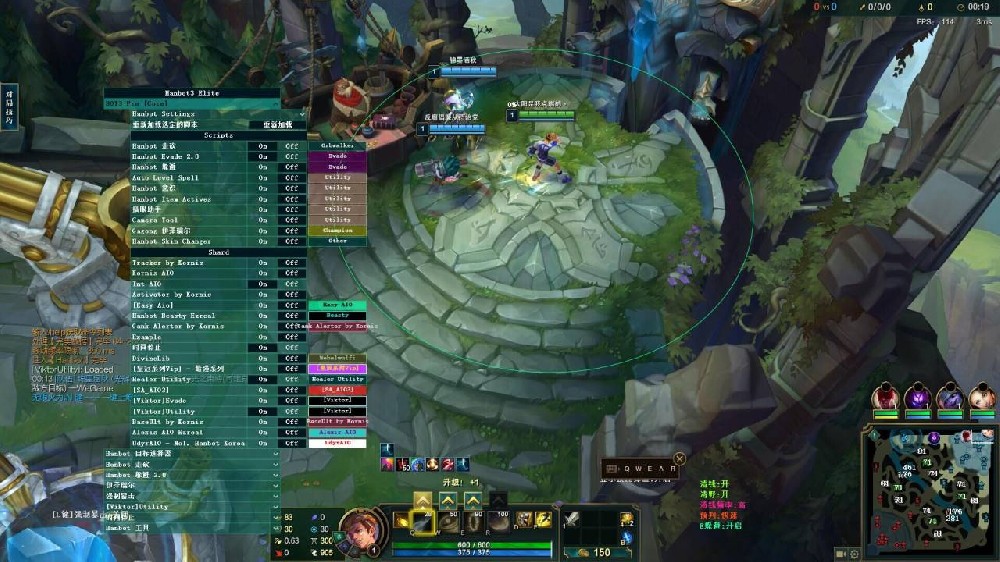Select the sword item in inventory
The image size is (1000, 562).
pos(571,520)
